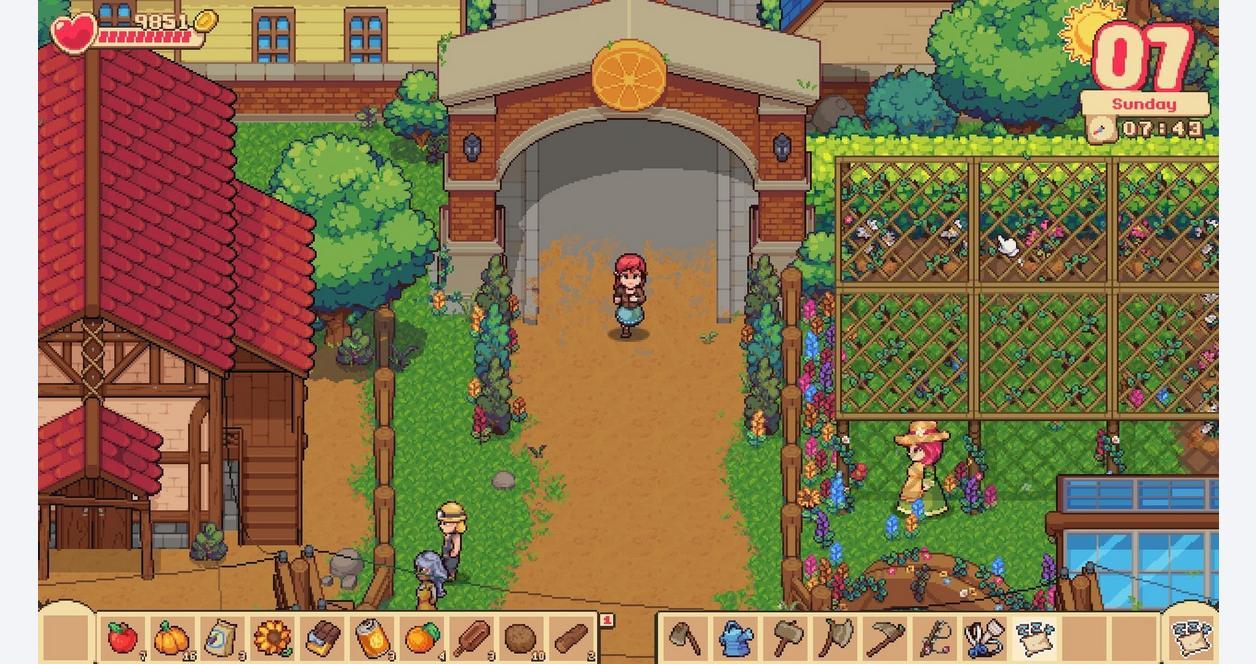Choose the wood log slot
This screenshot has height=664, width=1256.
(x=570, y=637)
